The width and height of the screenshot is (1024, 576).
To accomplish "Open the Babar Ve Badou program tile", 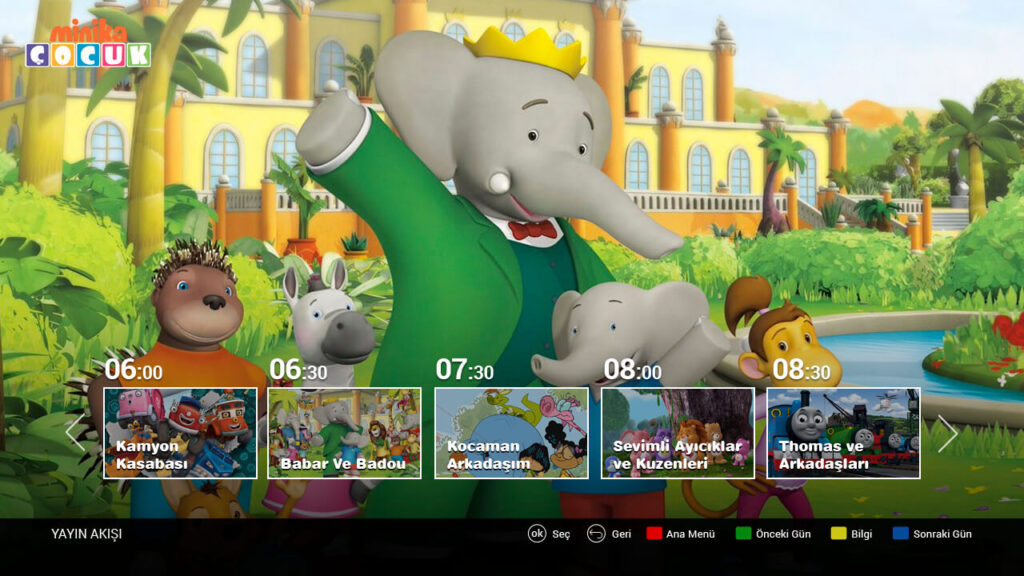I will coord(344,433).
